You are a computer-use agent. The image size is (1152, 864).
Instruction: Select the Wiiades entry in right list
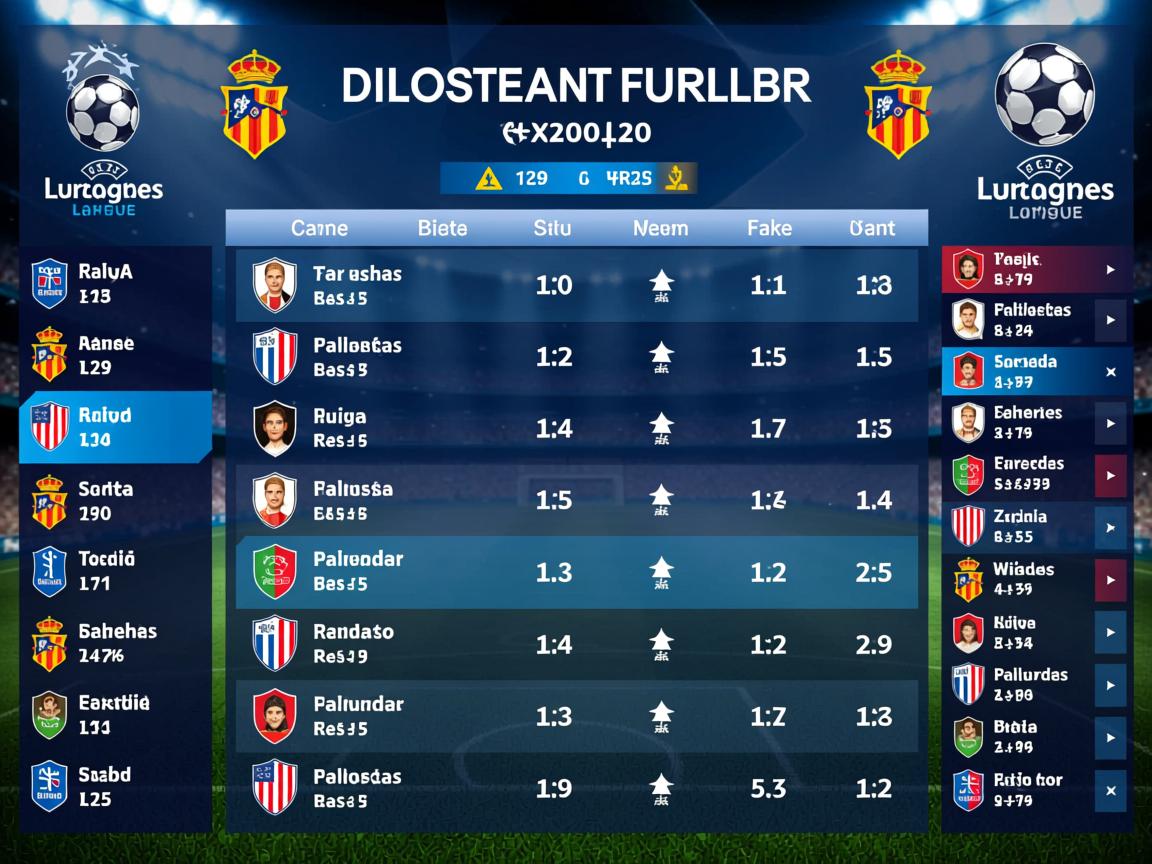(x=1020, y=579)
